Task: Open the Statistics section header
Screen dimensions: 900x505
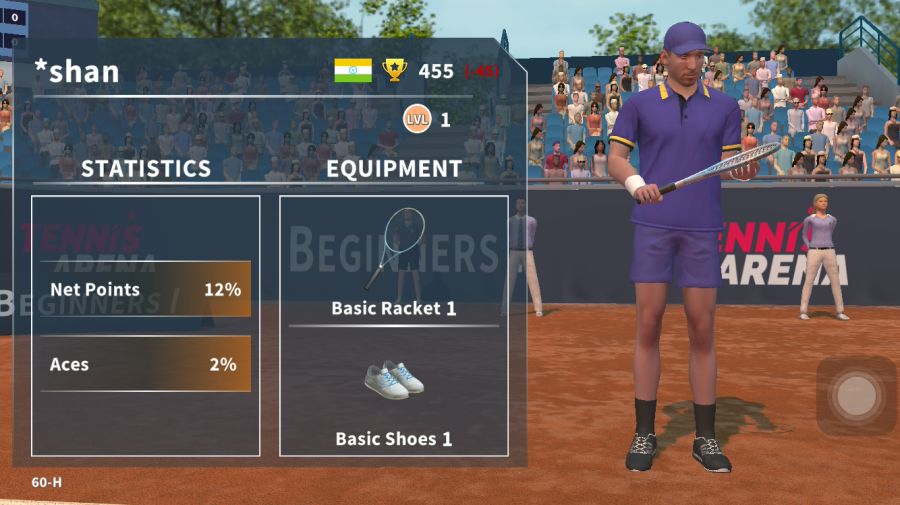Action: pos(146,168)
